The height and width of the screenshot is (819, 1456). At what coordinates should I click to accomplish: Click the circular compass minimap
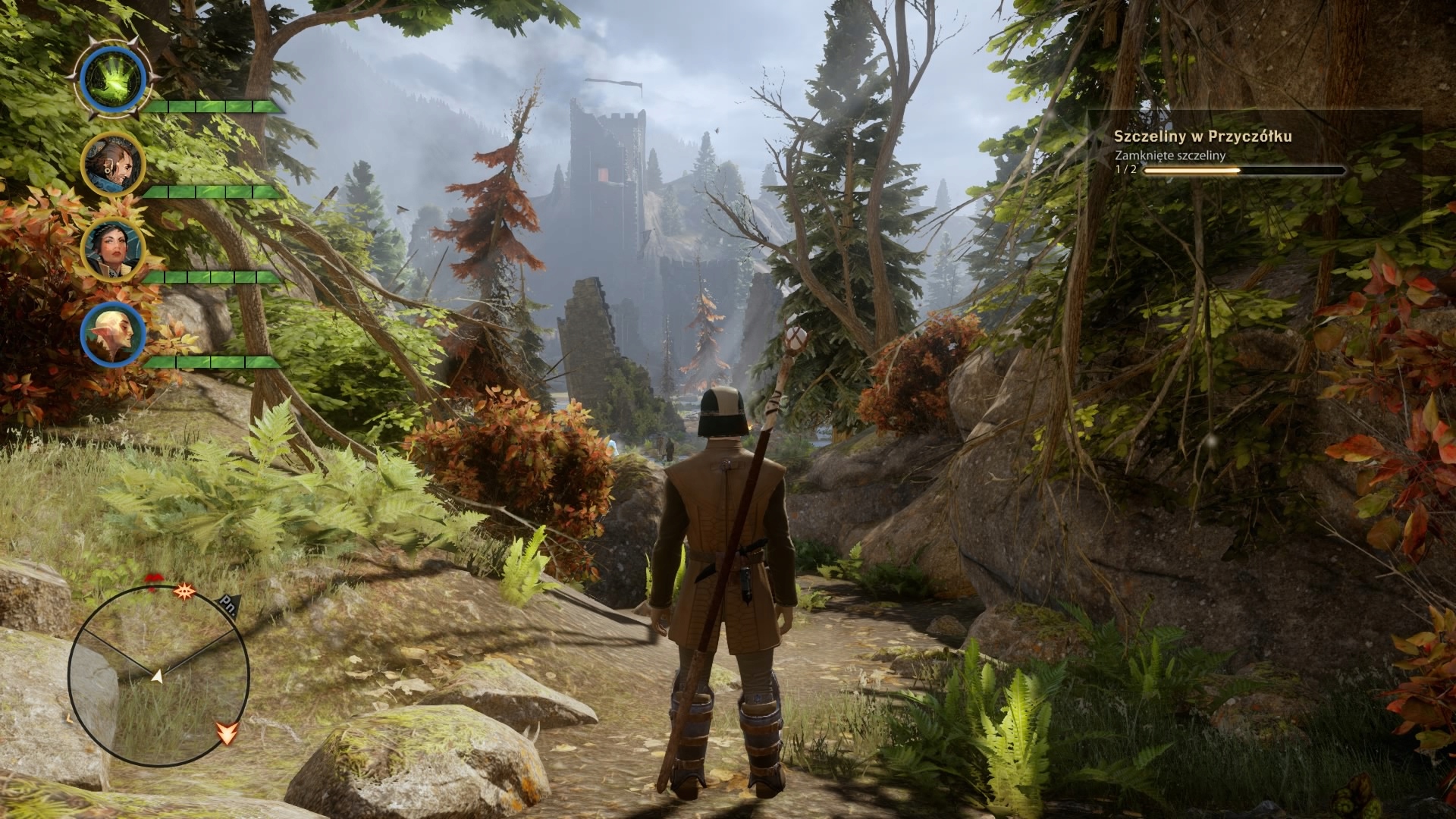(x=158, y=675)
